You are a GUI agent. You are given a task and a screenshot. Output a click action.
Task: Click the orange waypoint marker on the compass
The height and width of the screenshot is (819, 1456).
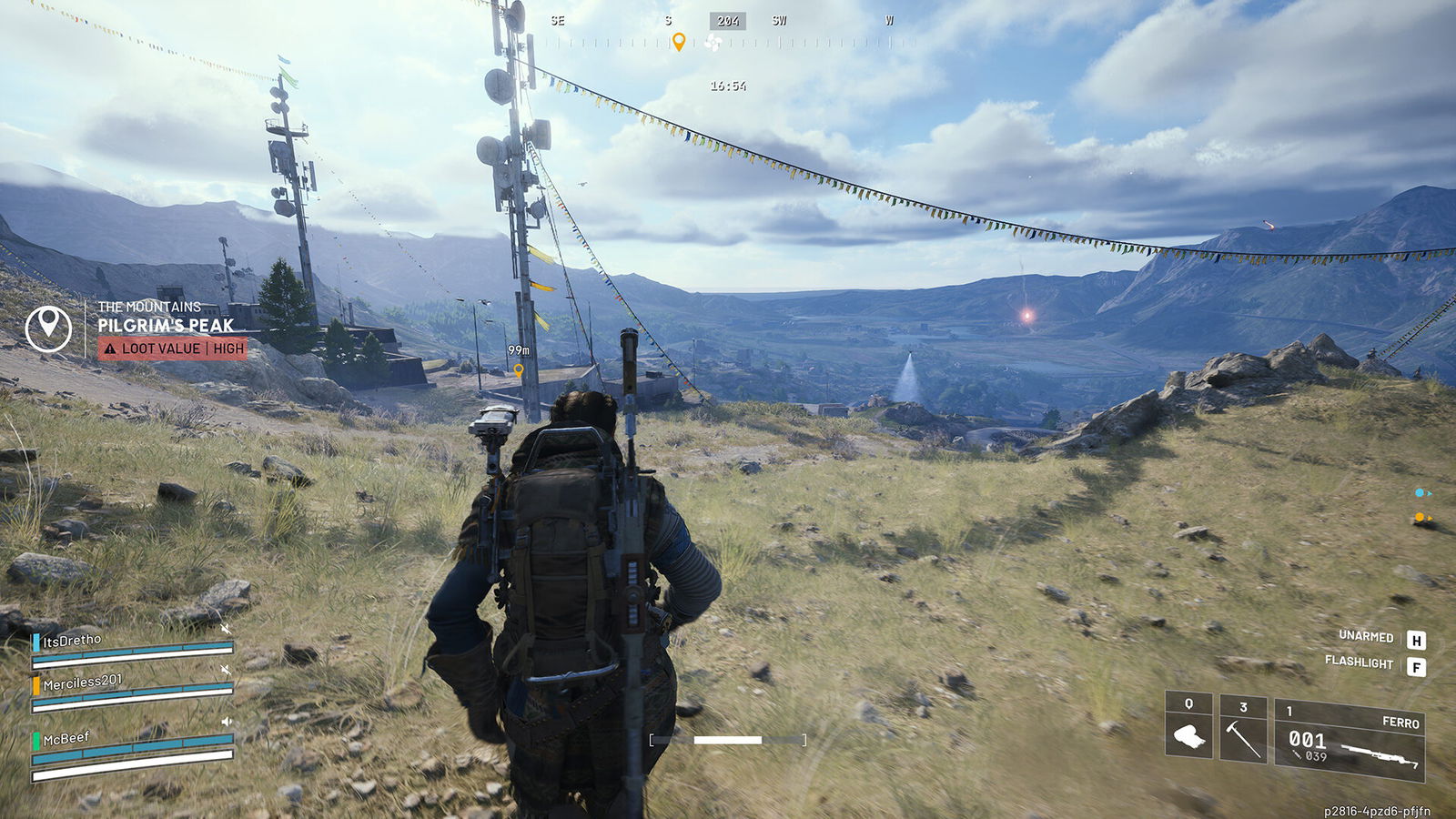coord(678,42)
